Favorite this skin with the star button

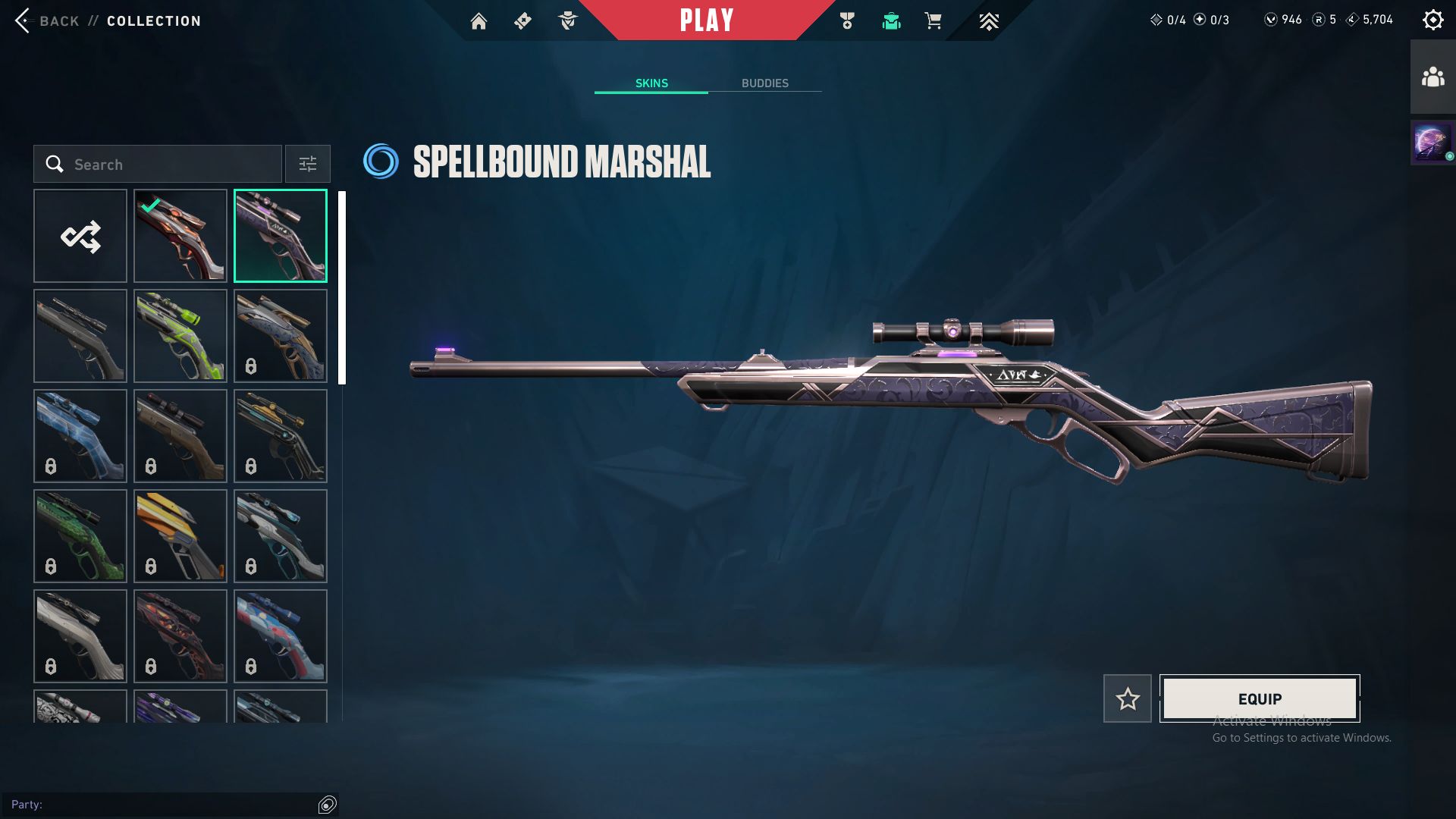click(x=1128, y=698)
